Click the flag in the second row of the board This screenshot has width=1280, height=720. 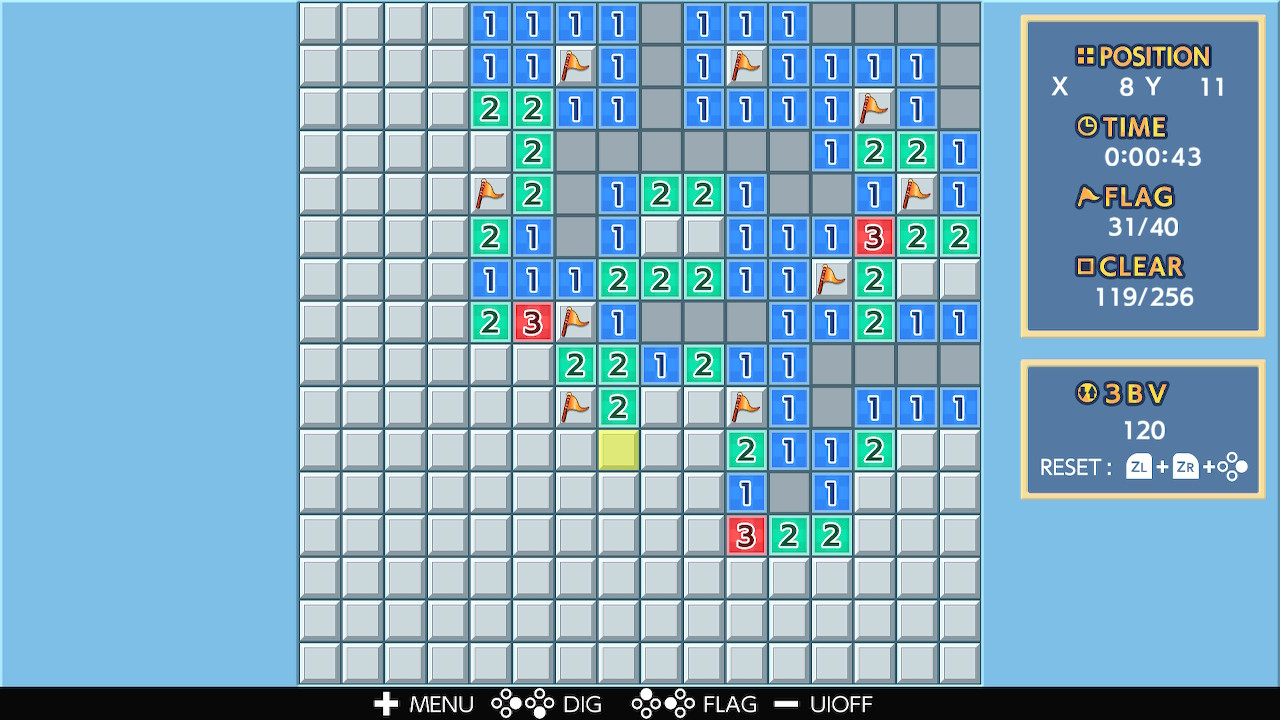point(575,66)
